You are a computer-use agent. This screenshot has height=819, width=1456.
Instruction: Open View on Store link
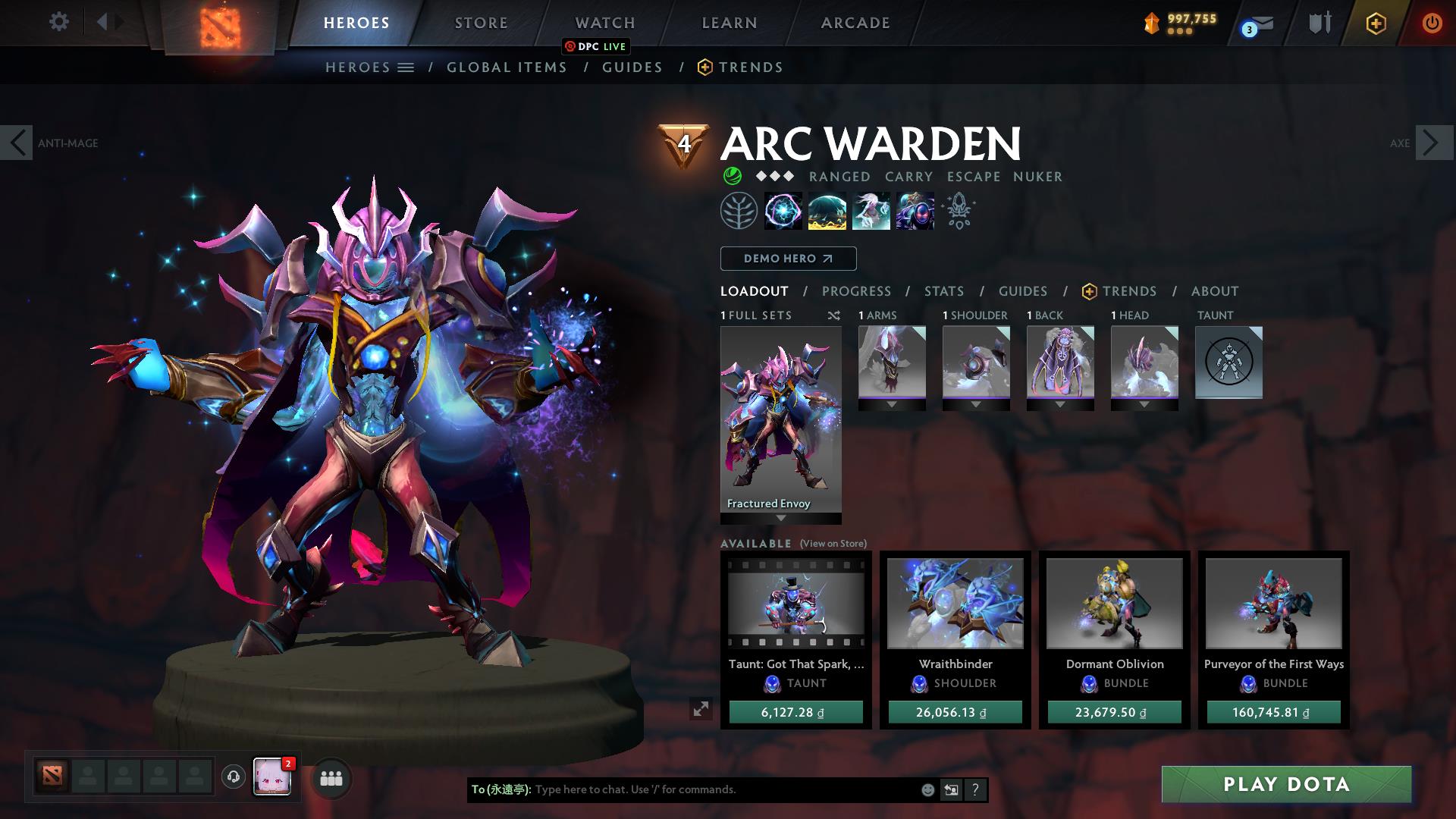coord(833,544)
